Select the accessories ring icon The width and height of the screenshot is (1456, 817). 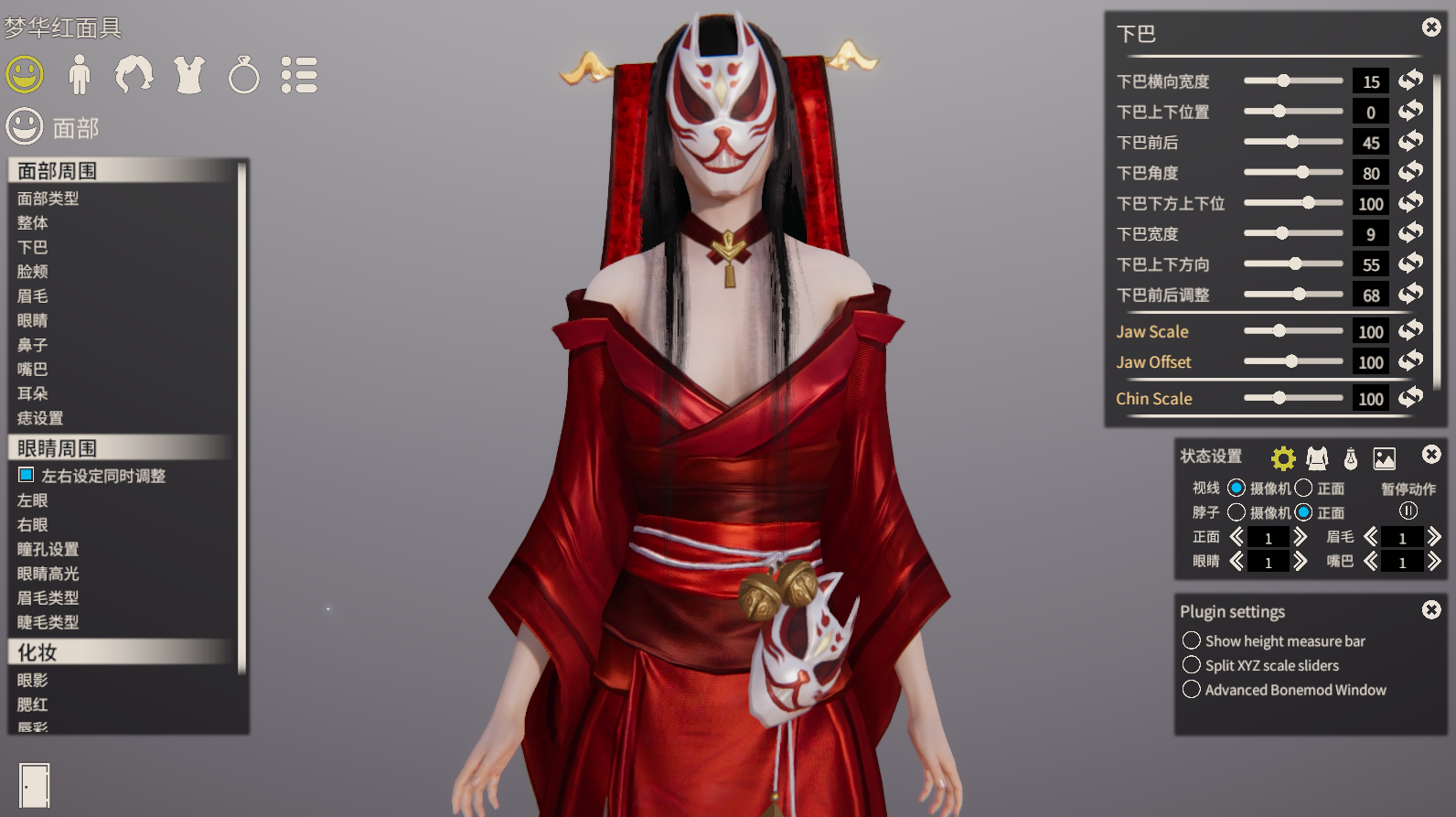[243, 75]
